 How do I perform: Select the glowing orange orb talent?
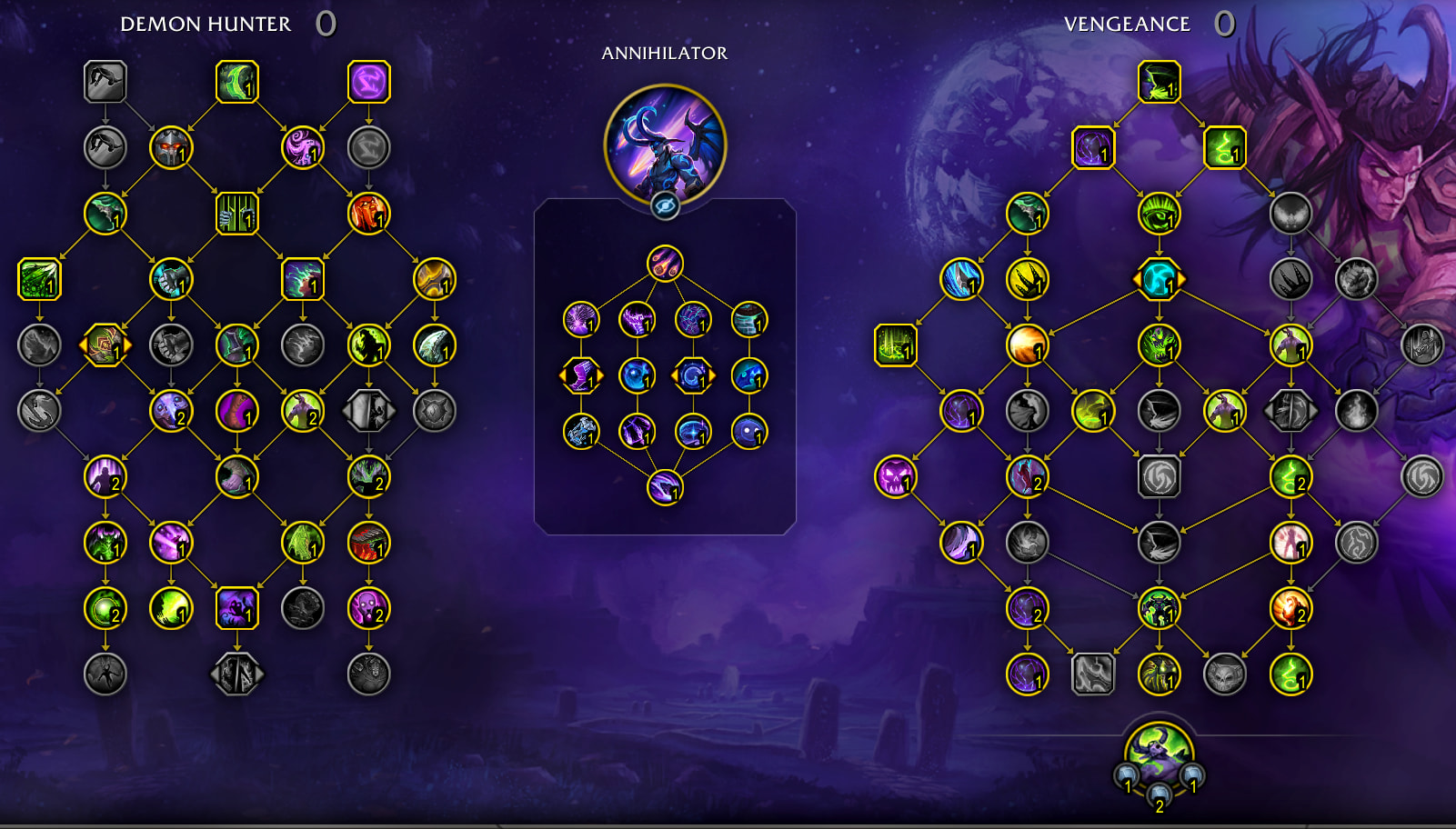[1027, 345]
